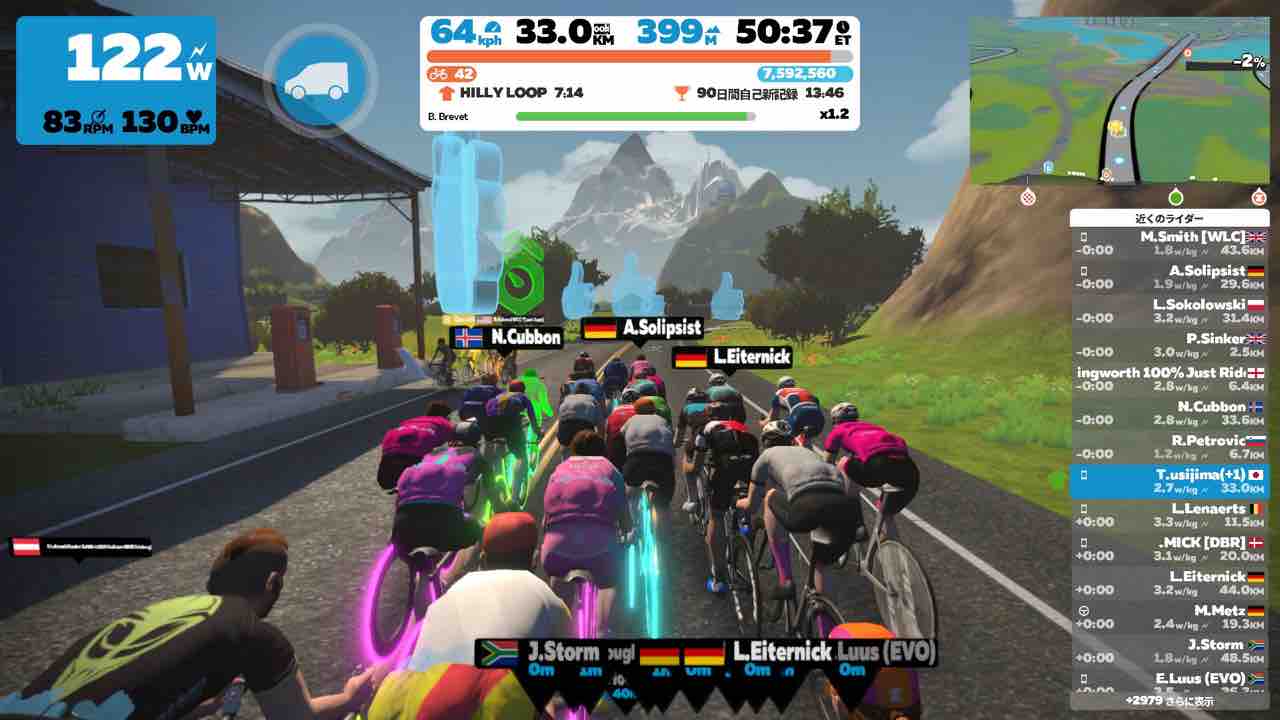Choose L.Lenaerts in the nearby riders list
Viewport: 1280px width, 720px height.
coord(1169,516)
